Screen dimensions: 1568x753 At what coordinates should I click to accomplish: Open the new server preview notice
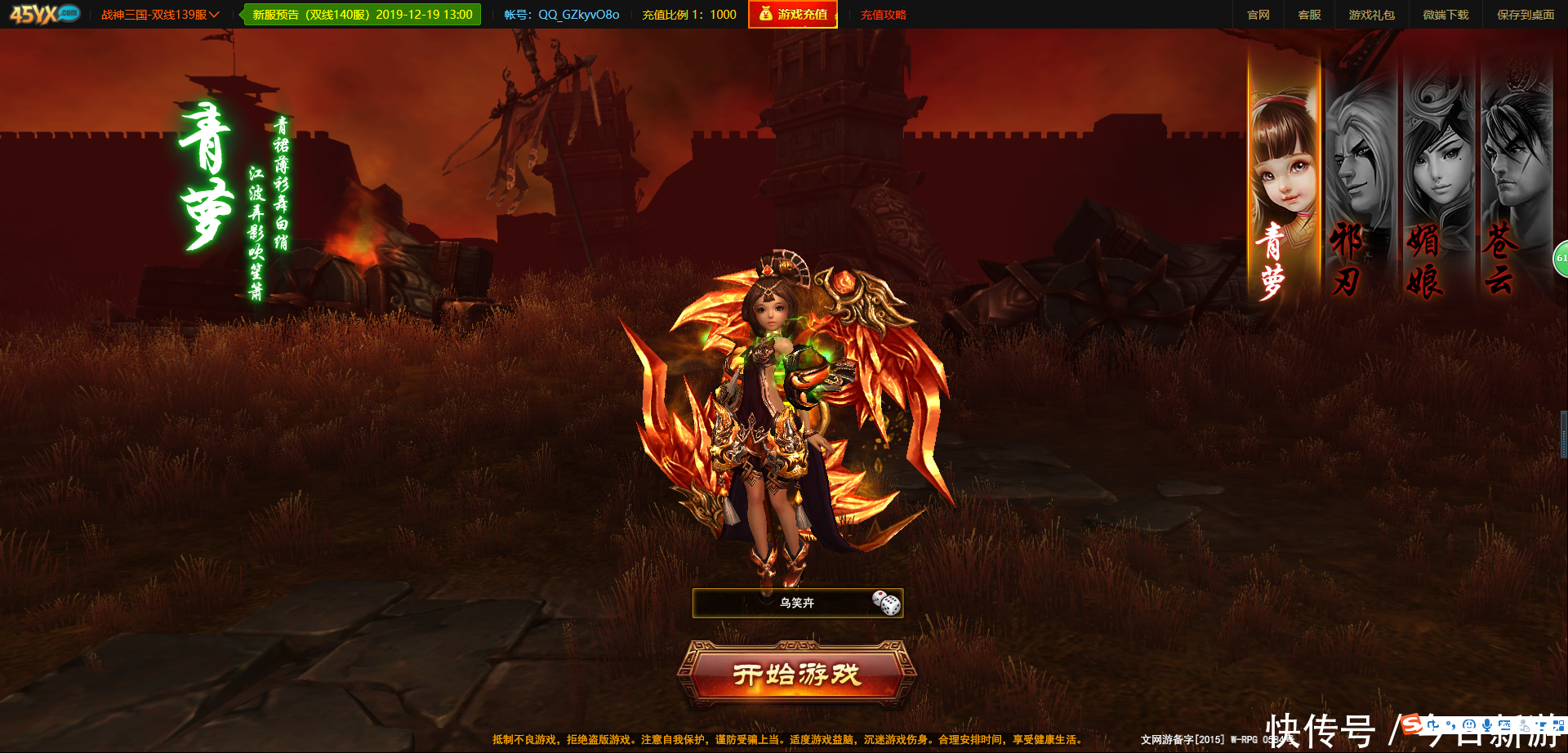pyautogui.click(x=363, y=15)
